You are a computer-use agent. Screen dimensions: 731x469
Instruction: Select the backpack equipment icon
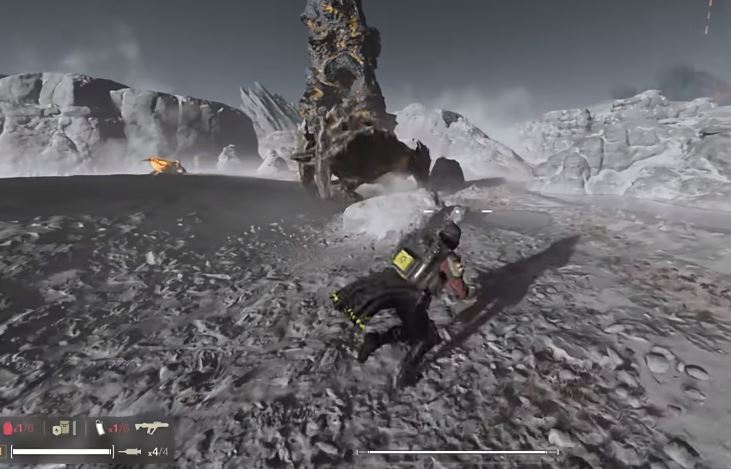tap(61, 428)
